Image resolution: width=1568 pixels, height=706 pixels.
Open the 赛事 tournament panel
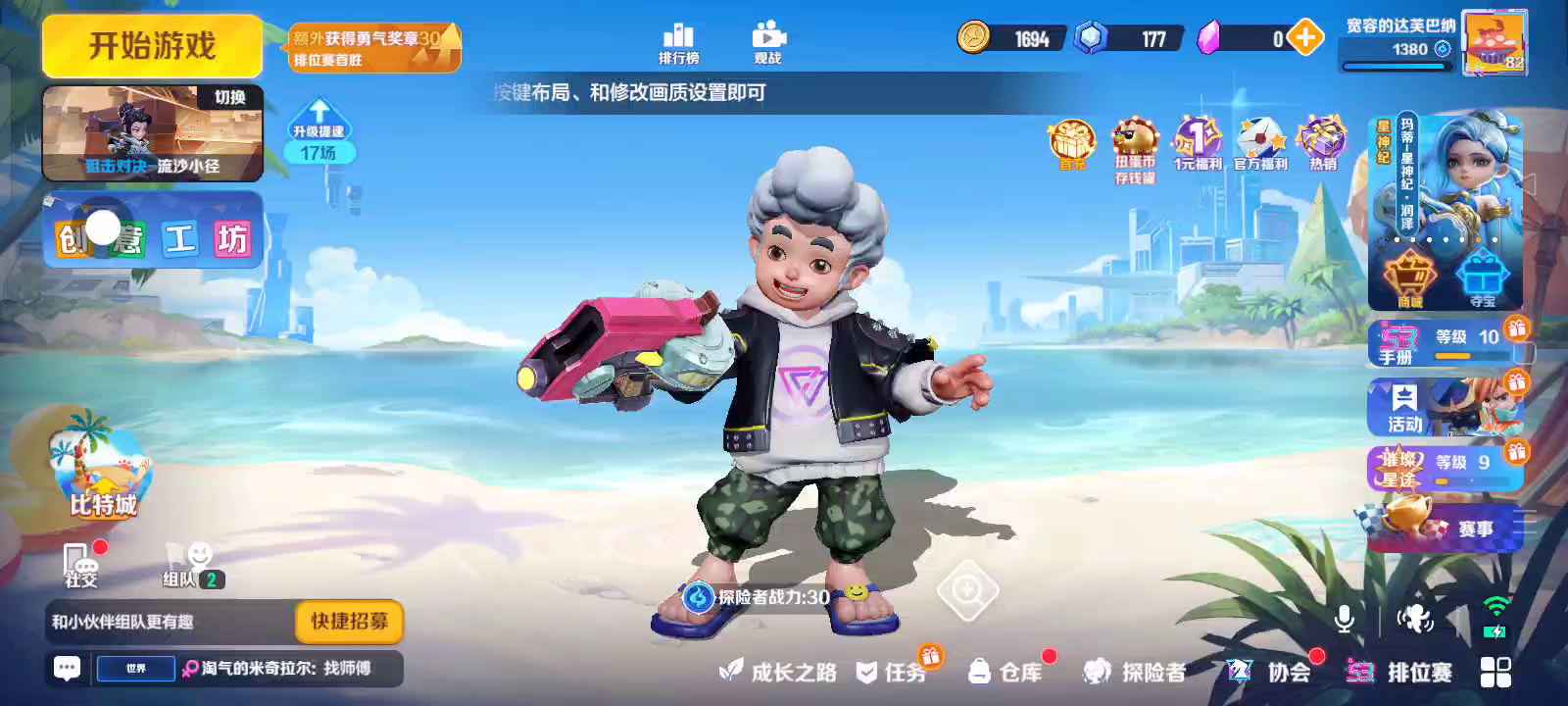(1445, 528)
